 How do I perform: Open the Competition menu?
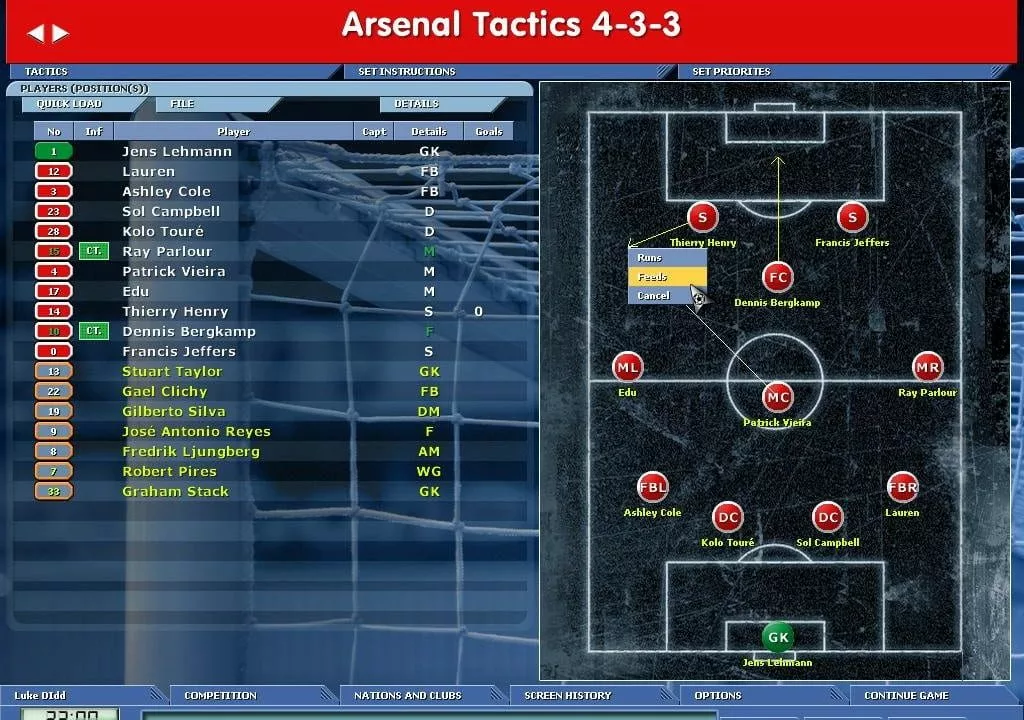[220, 695]
